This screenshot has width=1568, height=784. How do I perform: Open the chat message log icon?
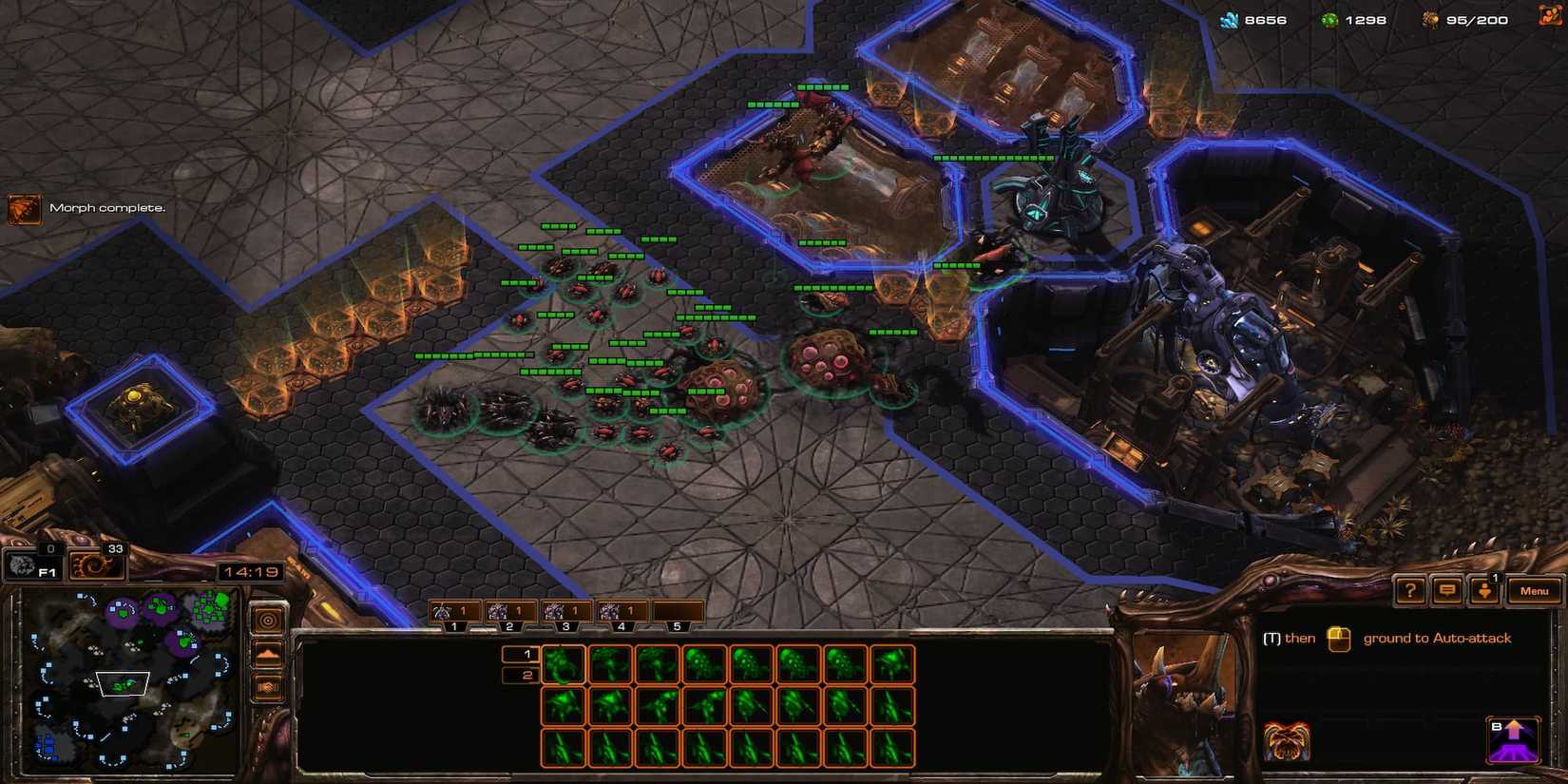click(1446, 590)
